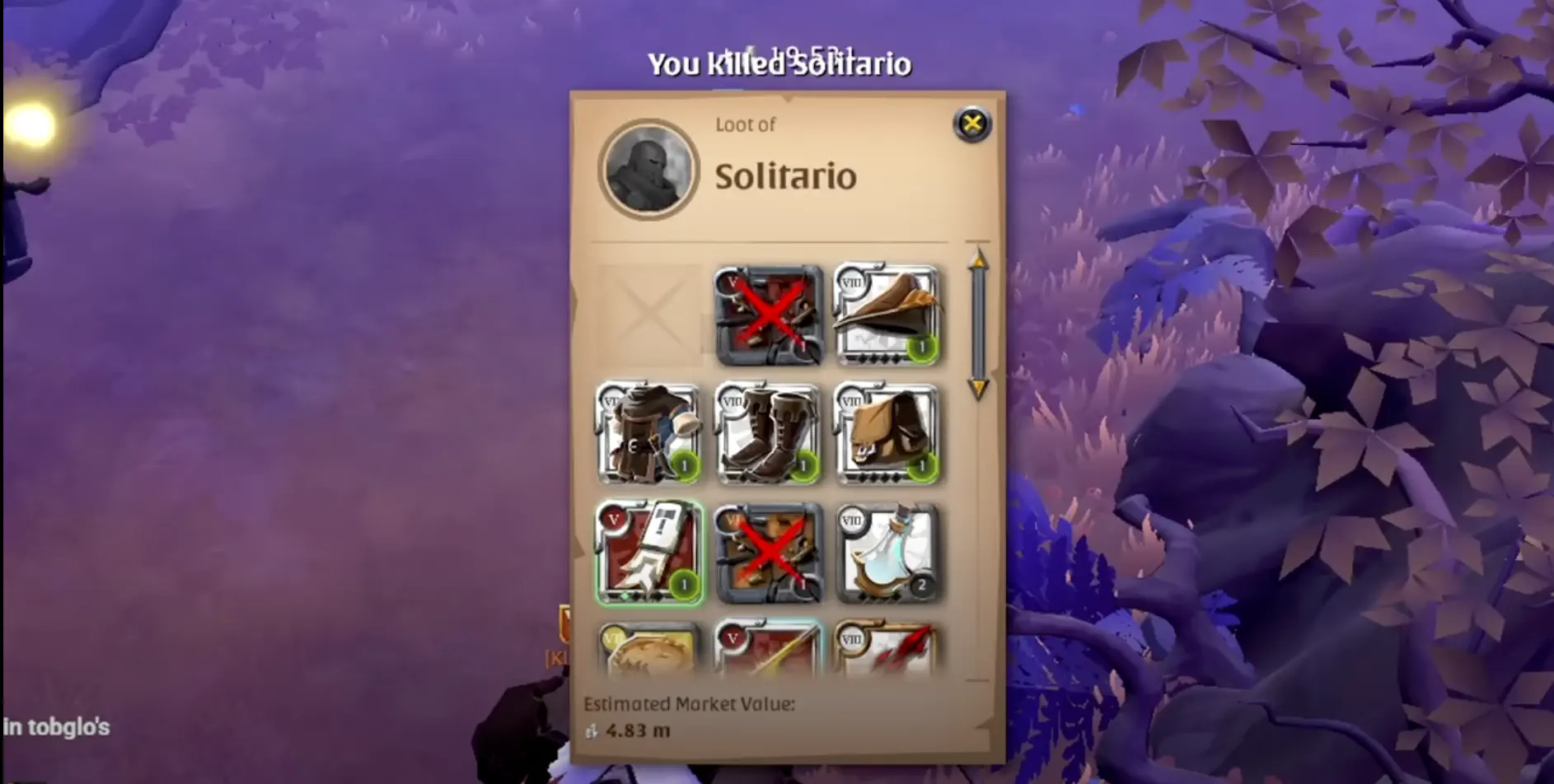Grab the Tier VII leather boots item
The width and height of the screenshot is (1554, 784).
click(770, 435)
